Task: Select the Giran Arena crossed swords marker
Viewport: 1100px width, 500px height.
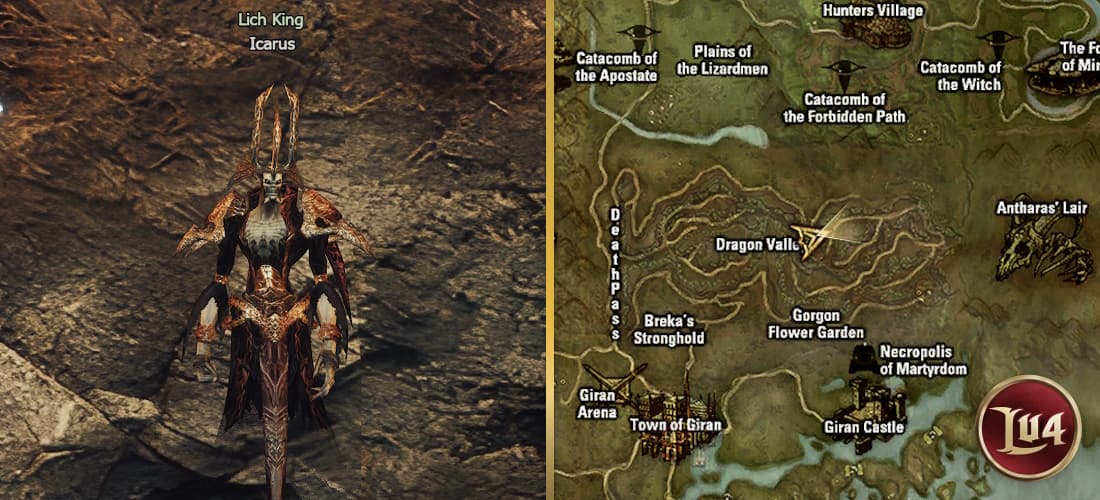Action: pyautogui.click(x=622, y=379)
